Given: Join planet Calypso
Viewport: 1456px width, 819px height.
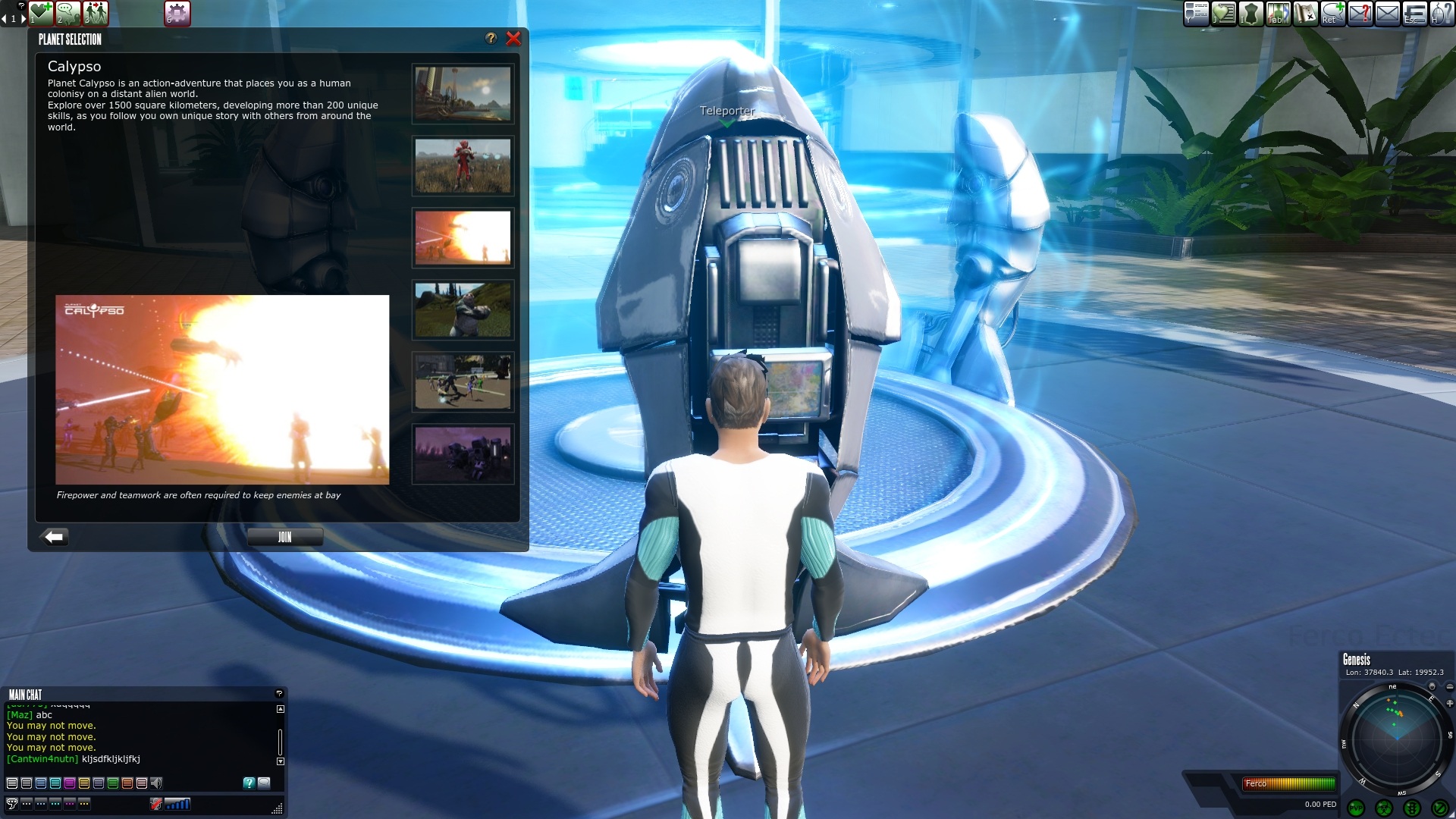Looking at the screenshot, I should (x=284, y=537).
